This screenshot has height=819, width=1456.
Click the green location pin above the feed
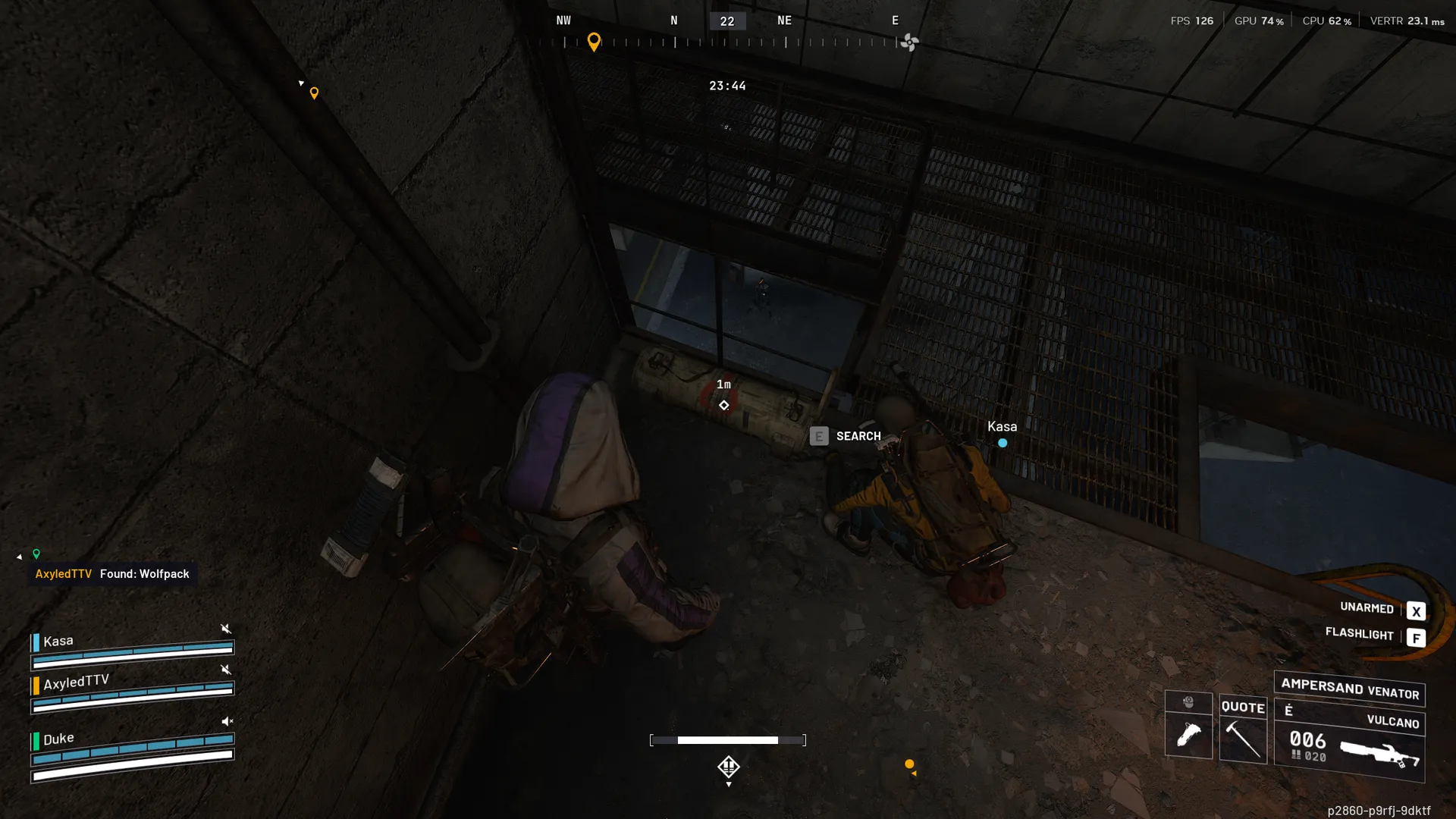tap(36, 554)
